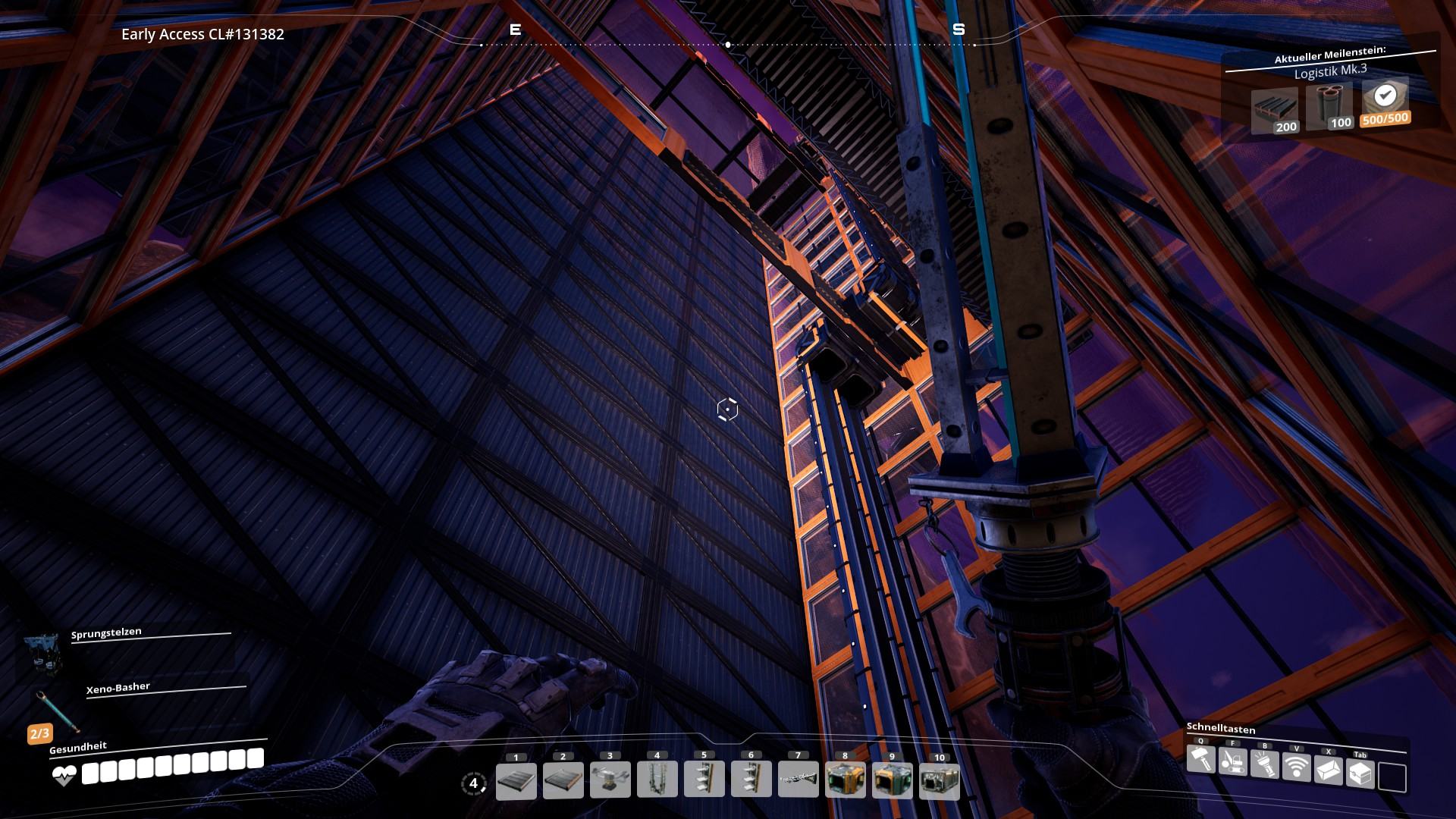Activate the dismantle excavator shortcut
Viewport: 1456px width, 819px height.
coord(1233,761)
